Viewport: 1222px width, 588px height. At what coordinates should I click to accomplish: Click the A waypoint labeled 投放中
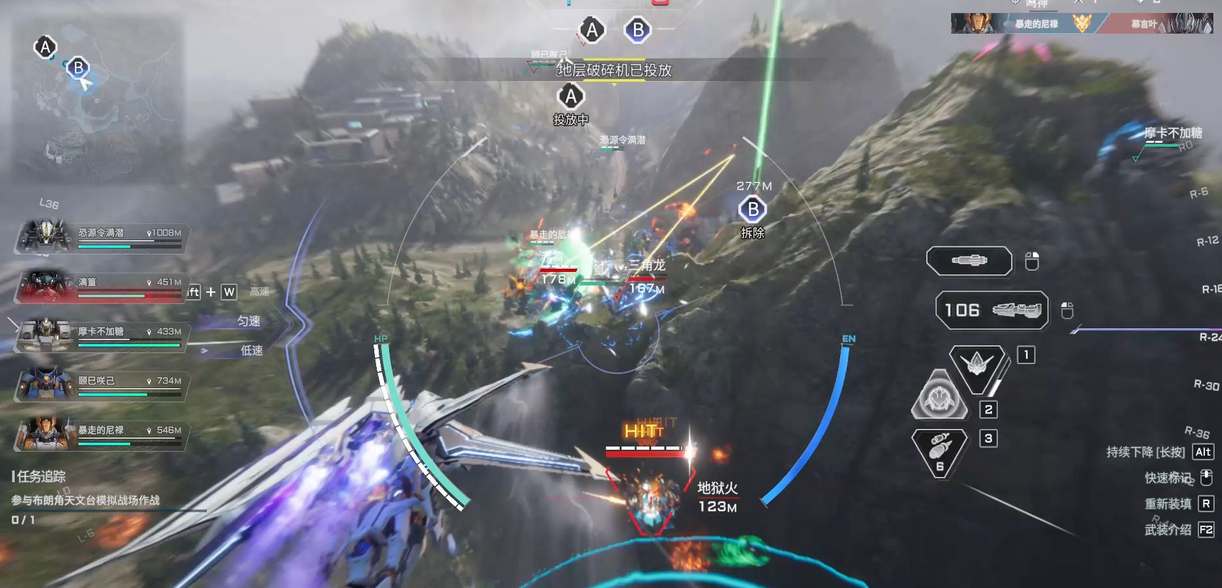(x=571, y=96)
